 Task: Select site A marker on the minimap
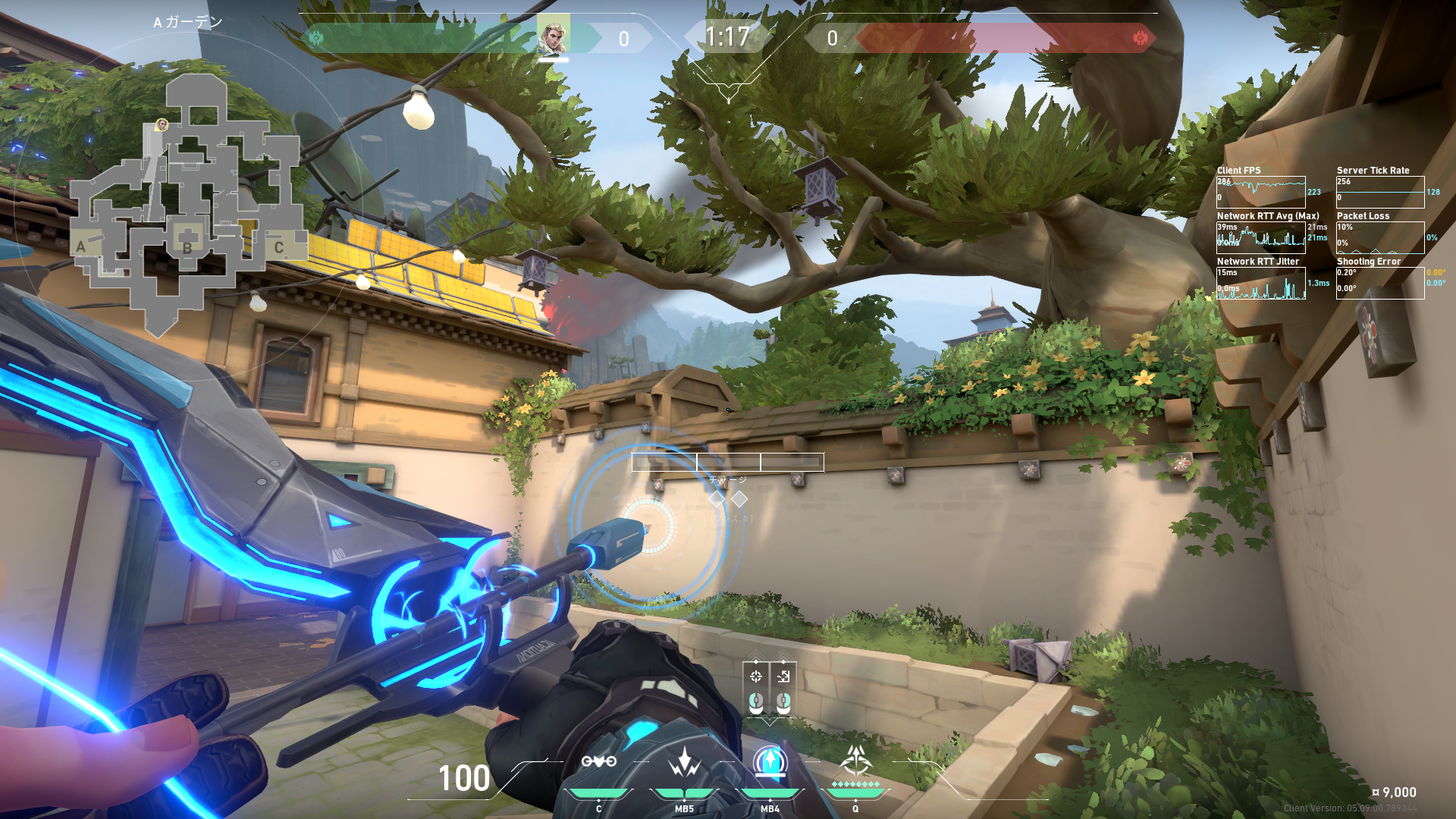click(x=82, y=246)
